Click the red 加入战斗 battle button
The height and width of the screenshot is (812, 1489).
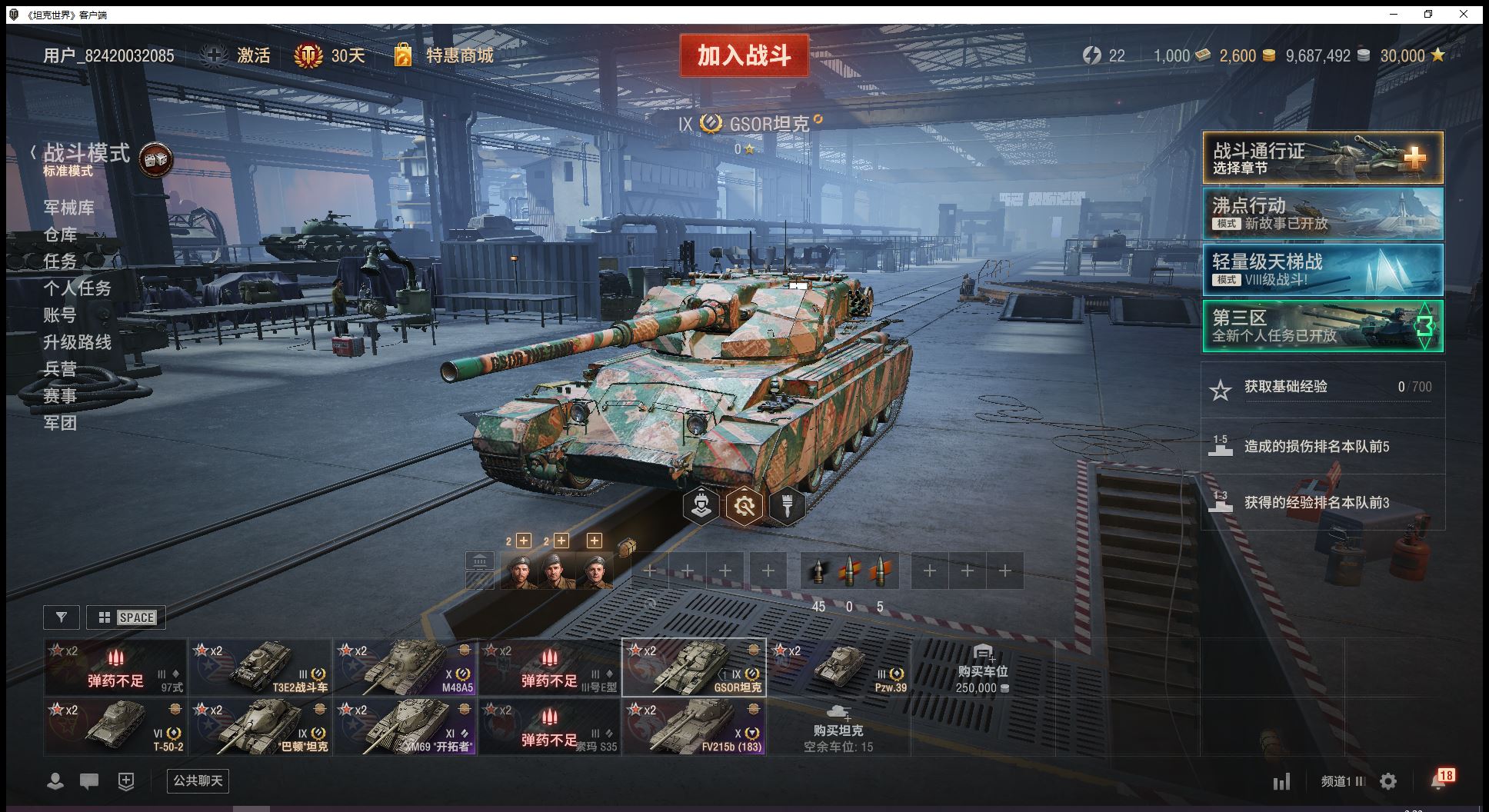(744, 55)
